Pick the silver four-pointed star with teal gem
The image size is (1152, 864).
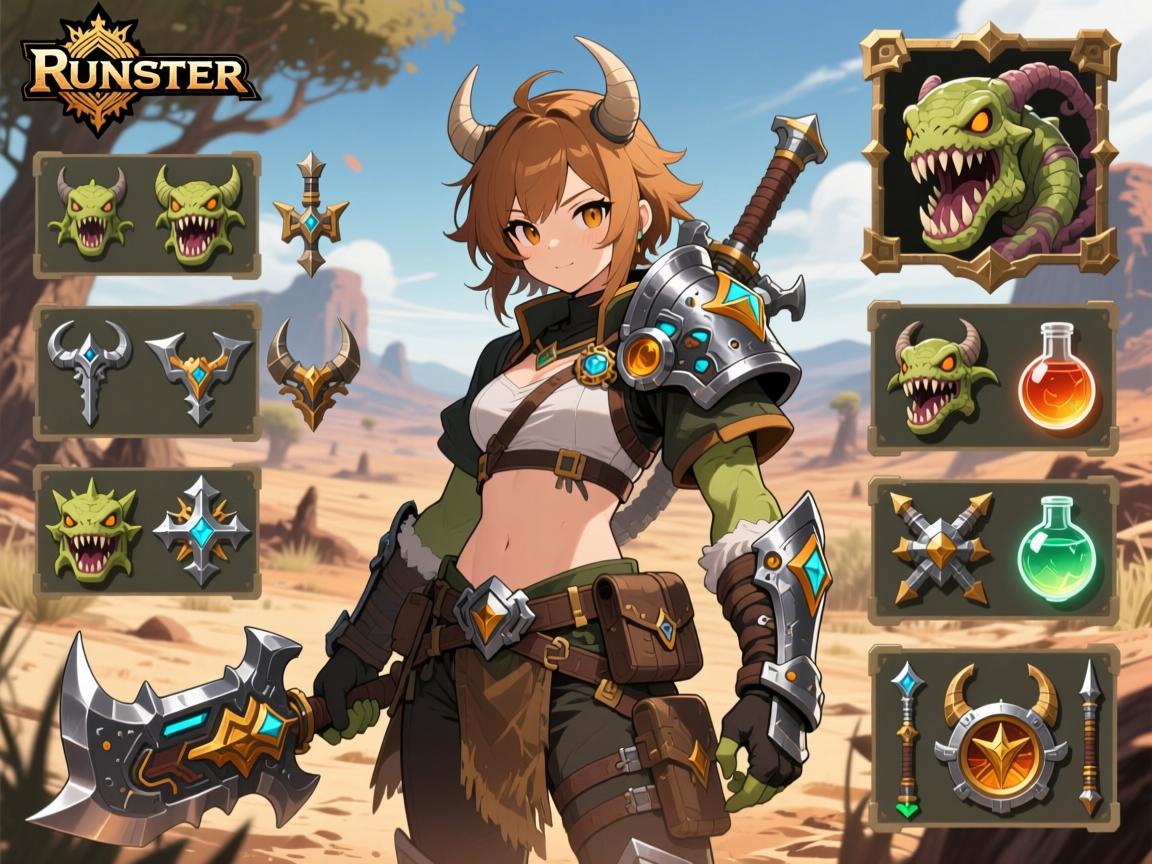point(200,529)
